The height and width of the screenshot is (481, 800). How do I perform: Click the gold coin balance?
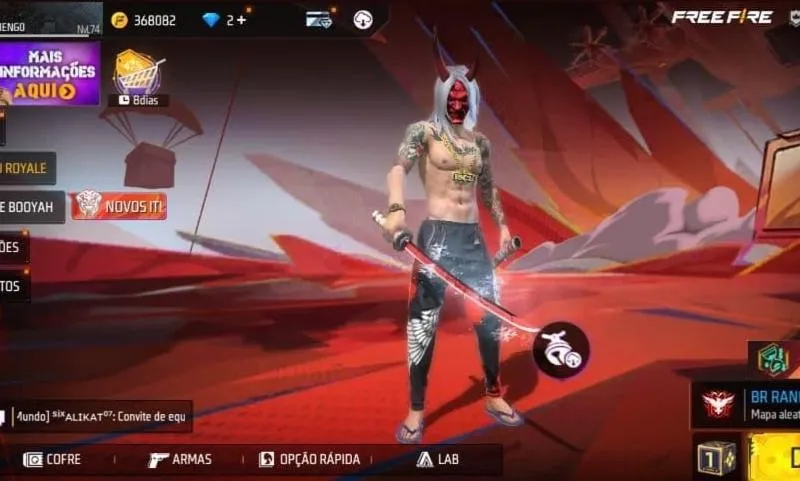[143, 20]
